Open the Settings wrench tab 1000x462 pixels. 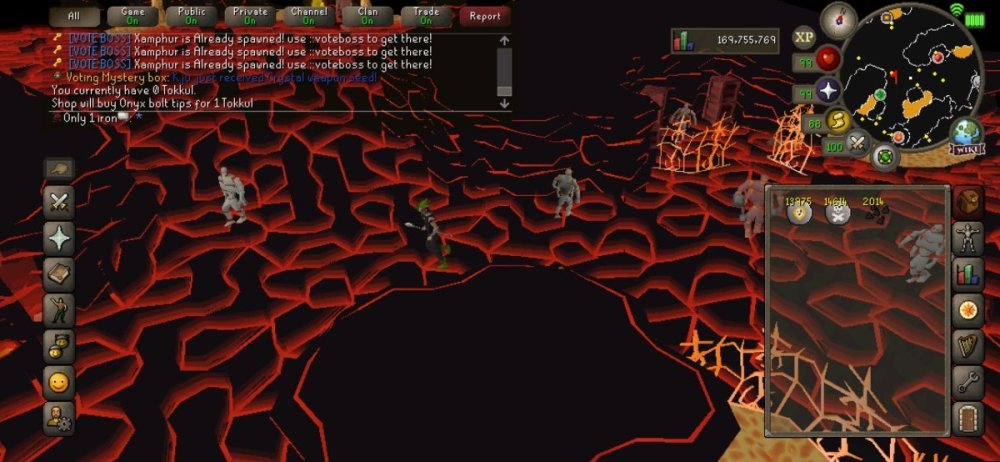click(967, 381)
